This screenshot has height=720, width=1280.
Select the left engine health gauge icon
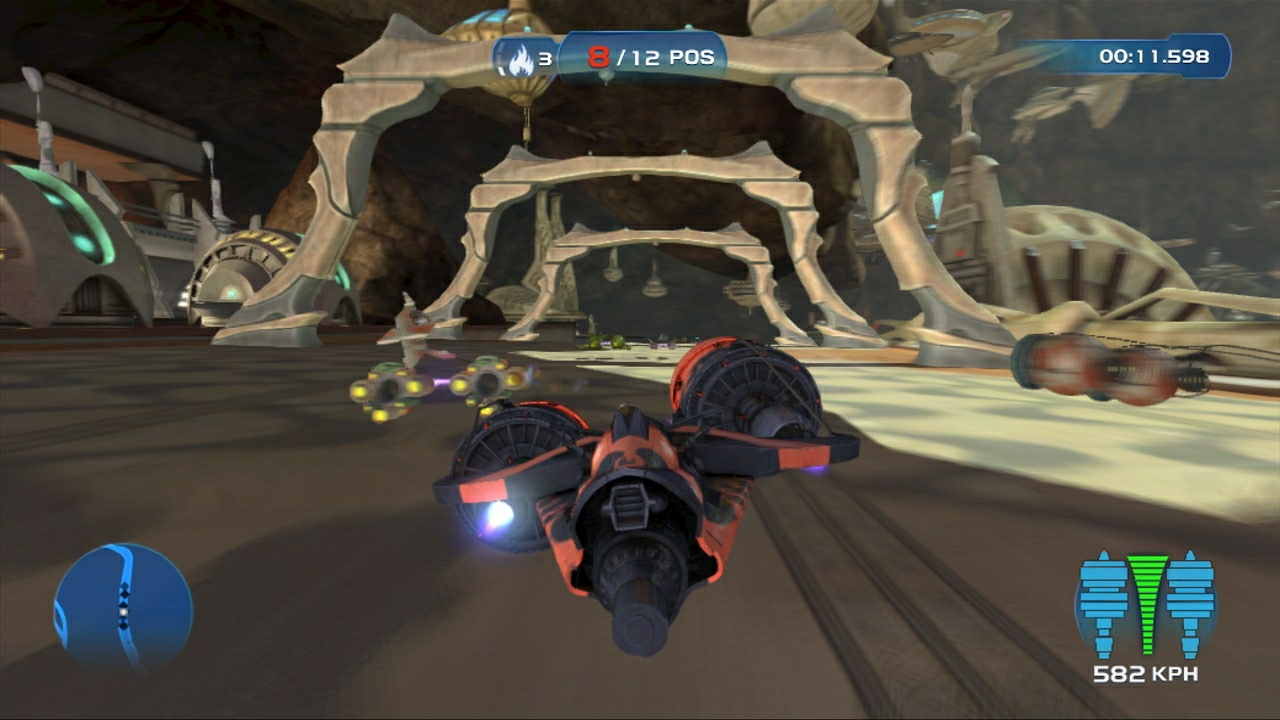point(1103,595)
